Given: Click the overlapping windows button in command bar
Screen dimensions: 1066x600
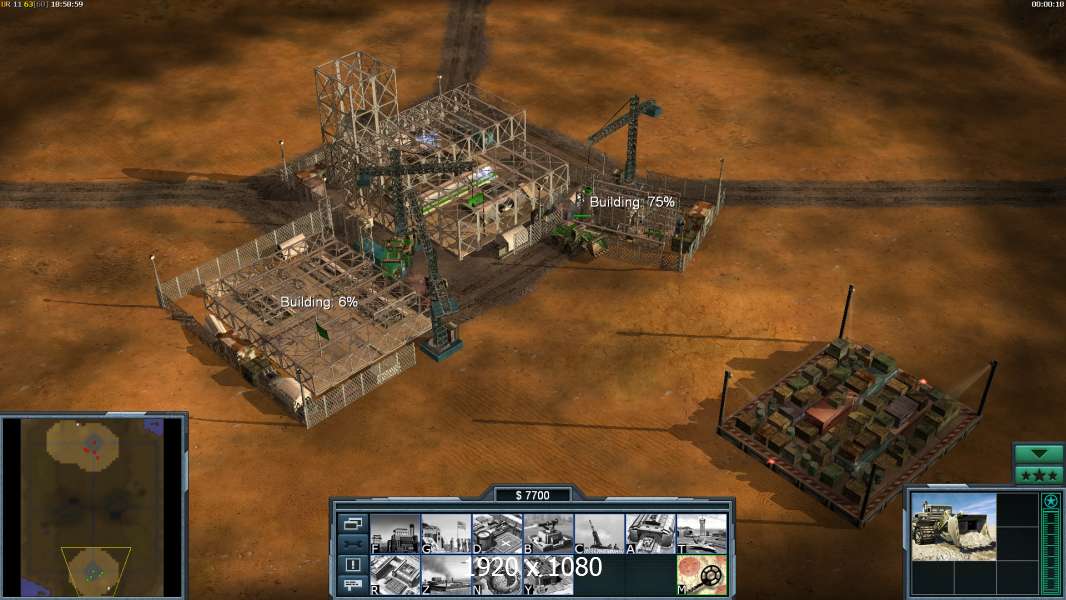Looking at the screenshot, I should point(353,523).
